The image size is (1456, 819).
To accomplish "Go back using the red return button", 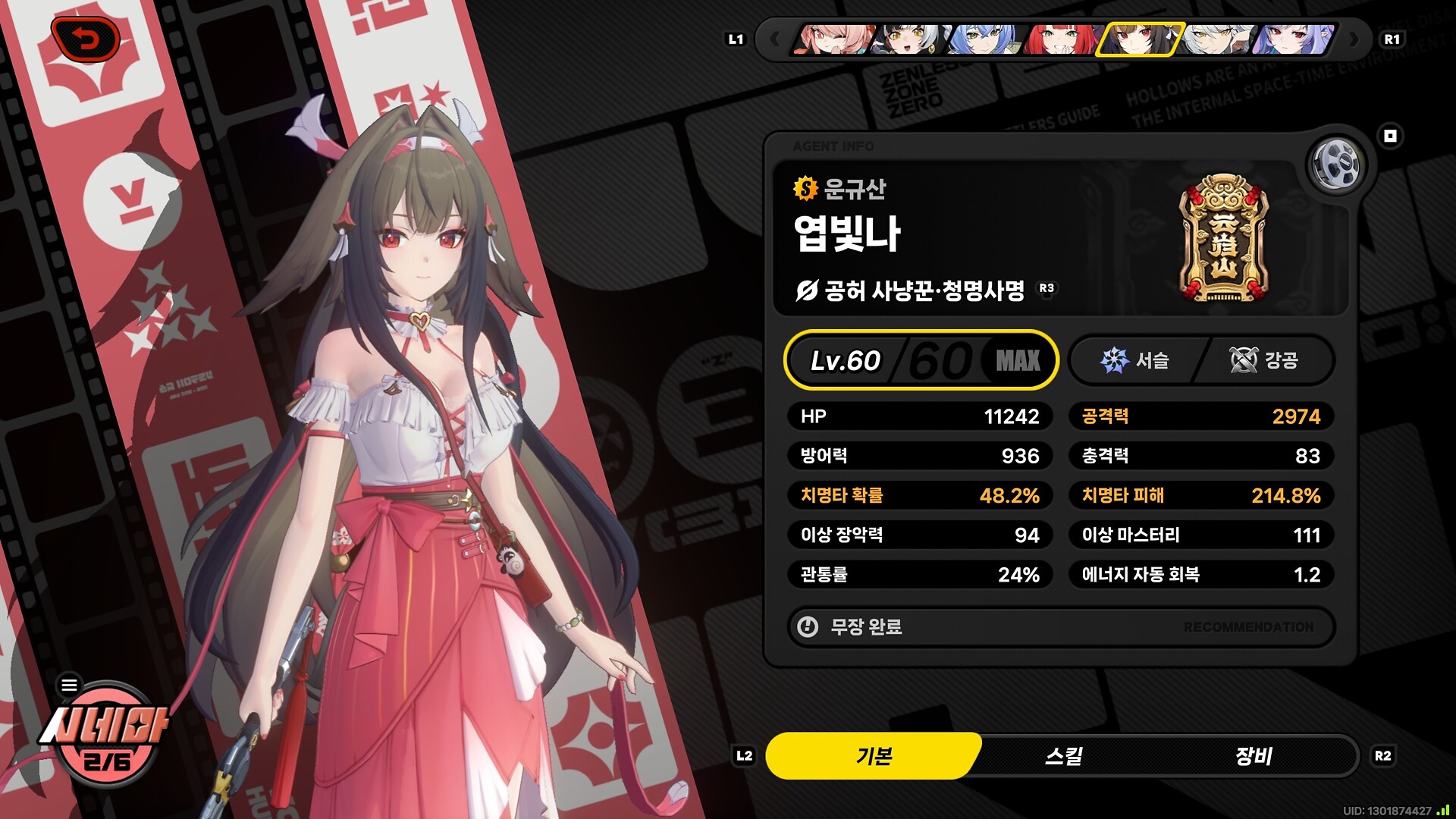I will coord(86,39).
